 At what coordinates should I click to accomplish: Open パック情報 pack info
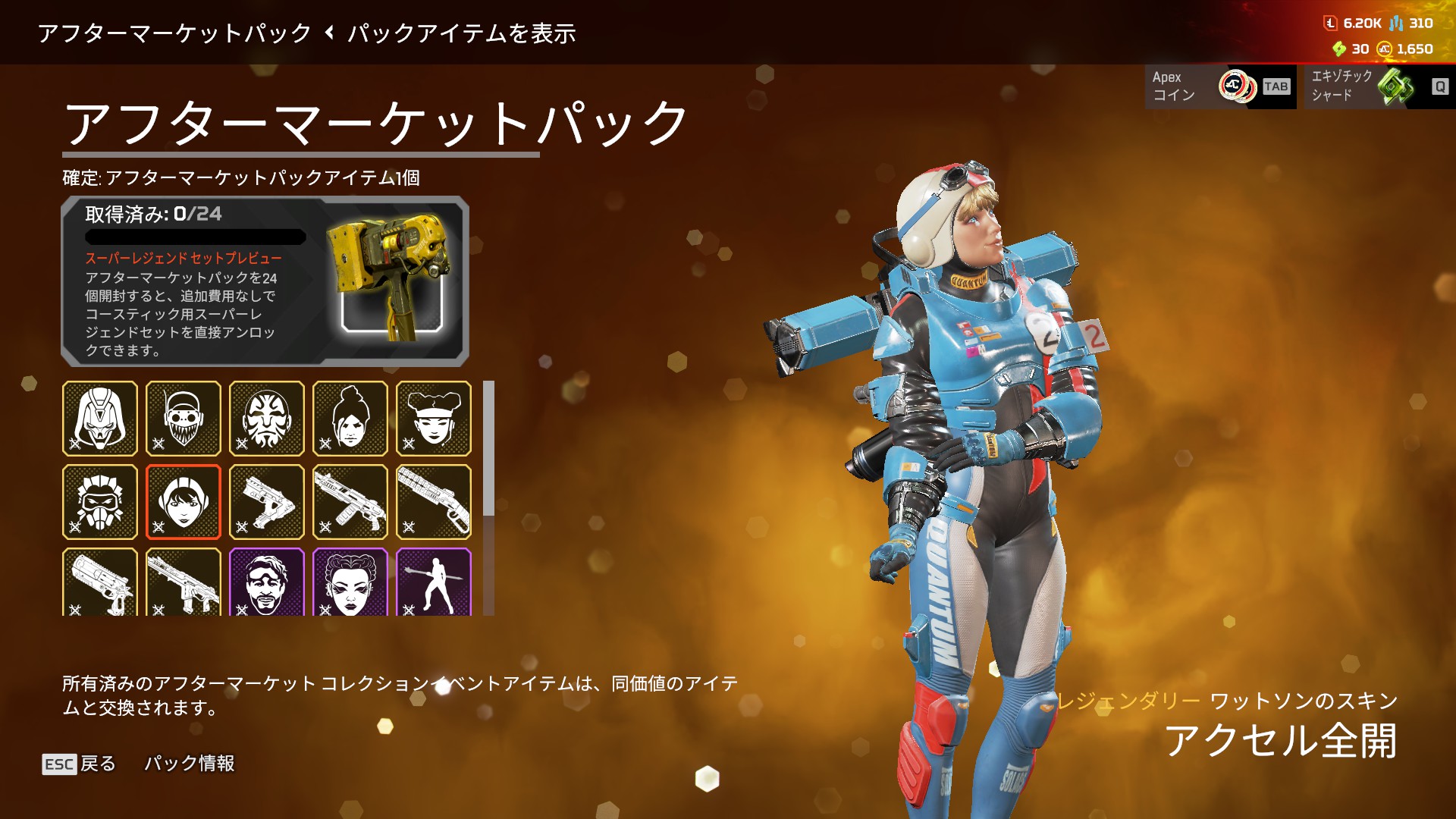(190, 764)
